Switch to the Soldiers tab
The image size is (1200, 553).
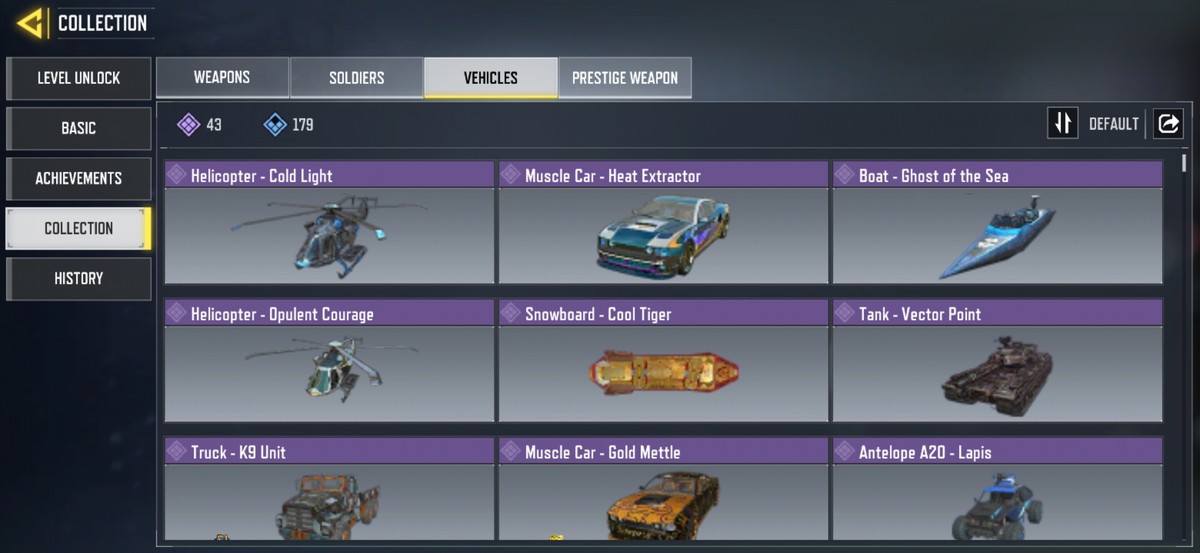click(x=356, y=77)
